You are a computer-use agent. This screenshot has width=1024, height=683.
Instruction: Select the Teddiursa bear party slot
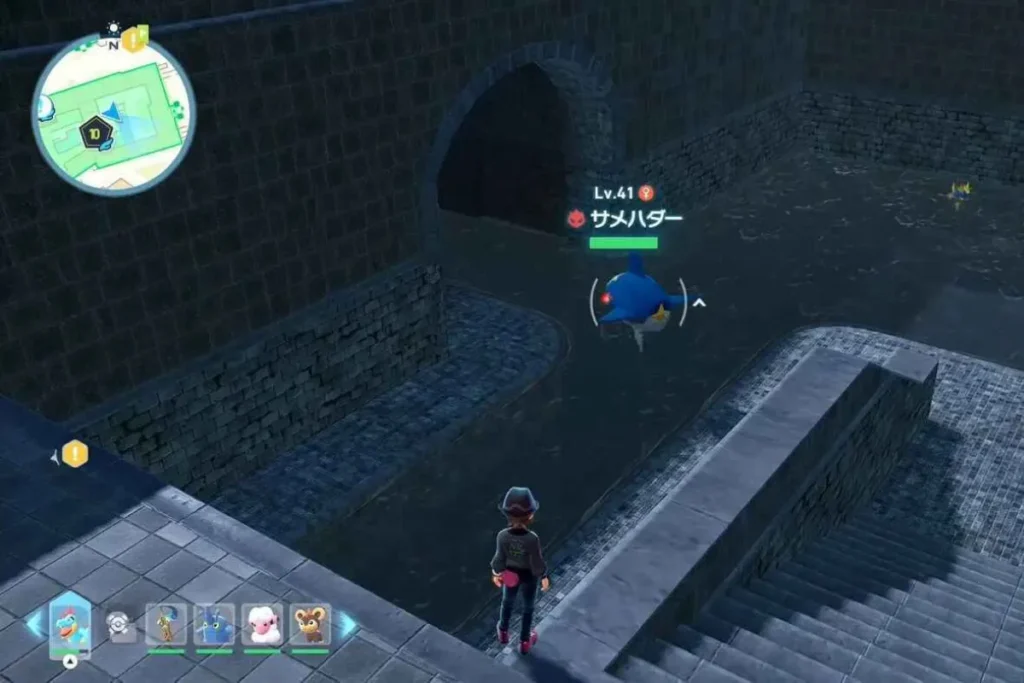coord(310,624)
